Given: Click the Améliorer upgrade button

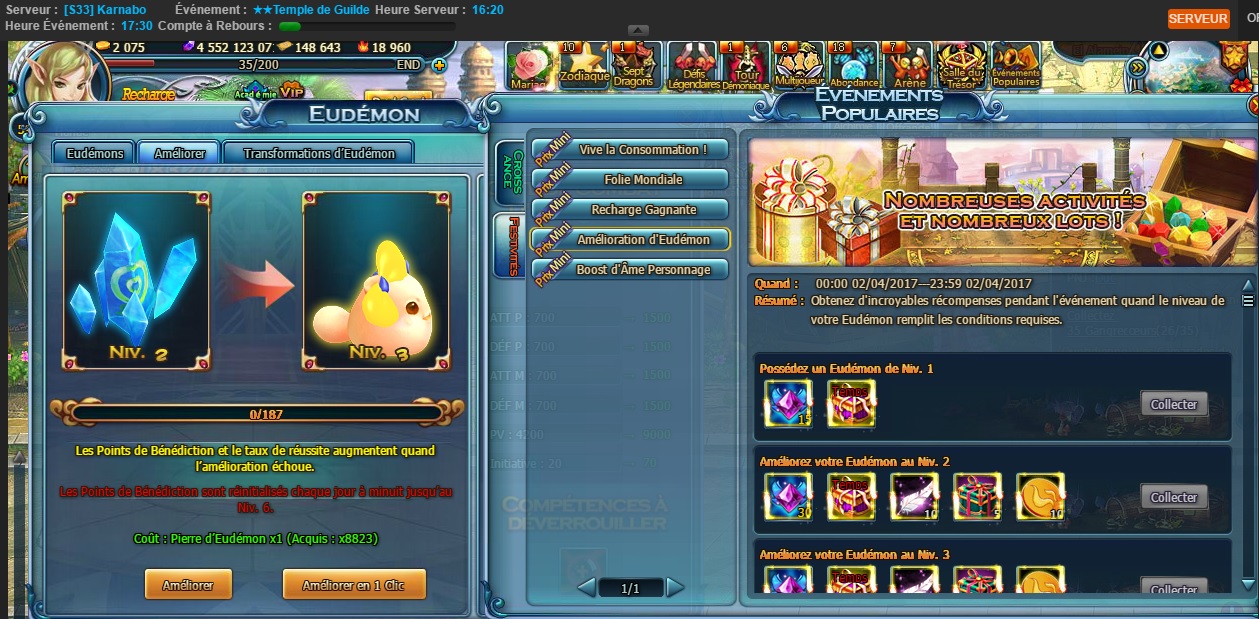Looking at the screenshot, I should [188, 585].
